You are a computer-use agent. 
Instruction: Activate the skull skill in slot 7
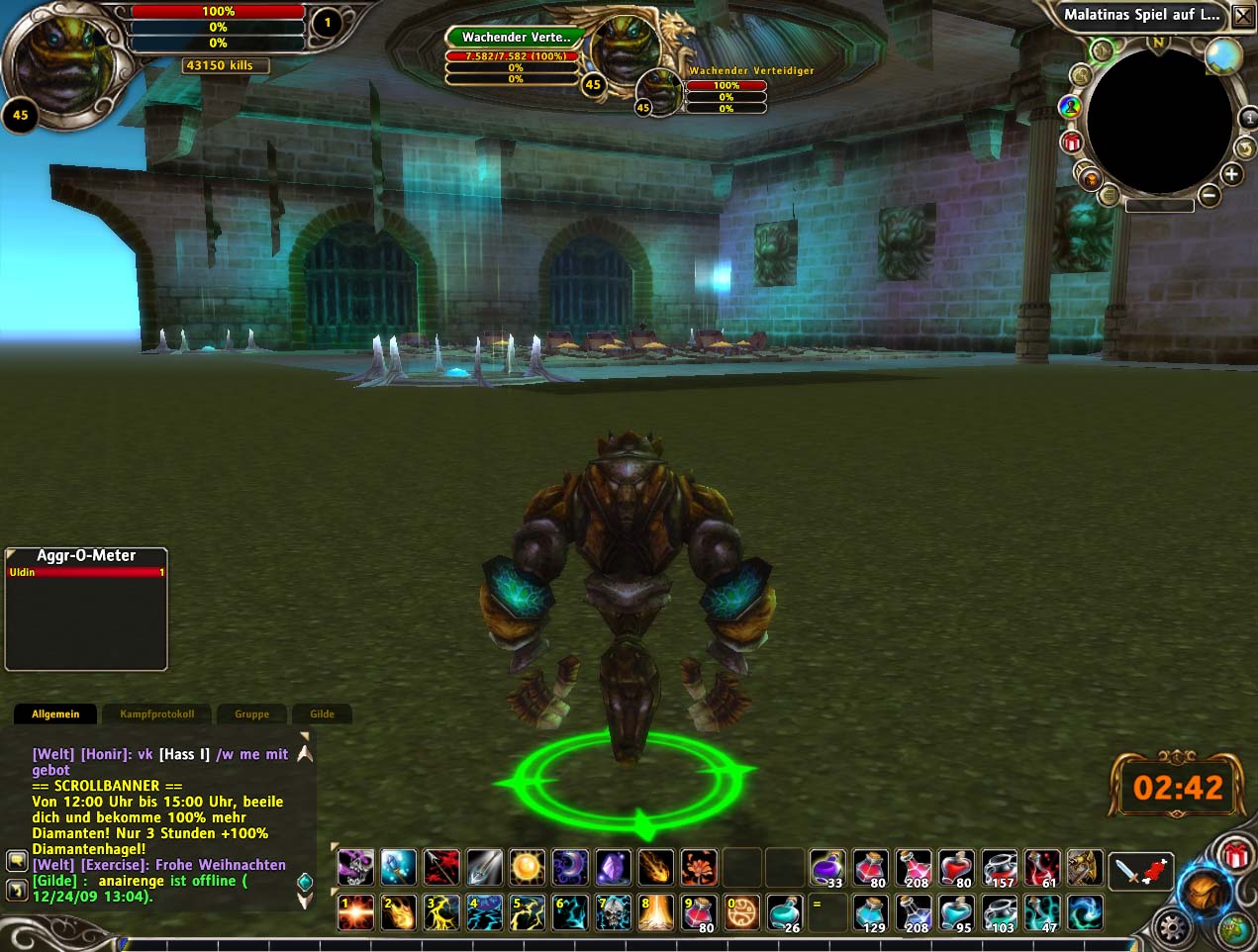click(x=614, y=912)
